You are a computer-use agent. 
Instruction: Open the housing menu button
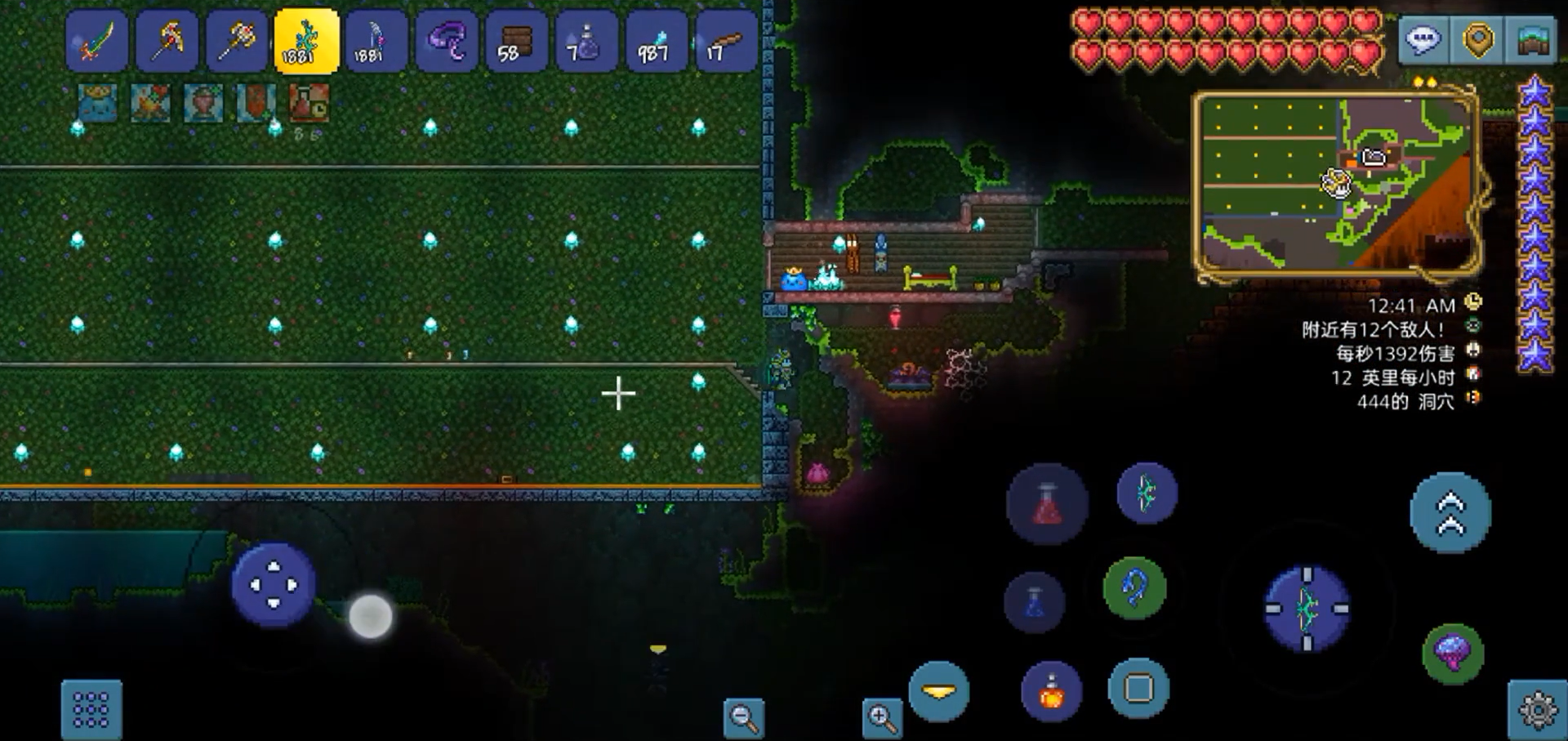(1533, 40)
